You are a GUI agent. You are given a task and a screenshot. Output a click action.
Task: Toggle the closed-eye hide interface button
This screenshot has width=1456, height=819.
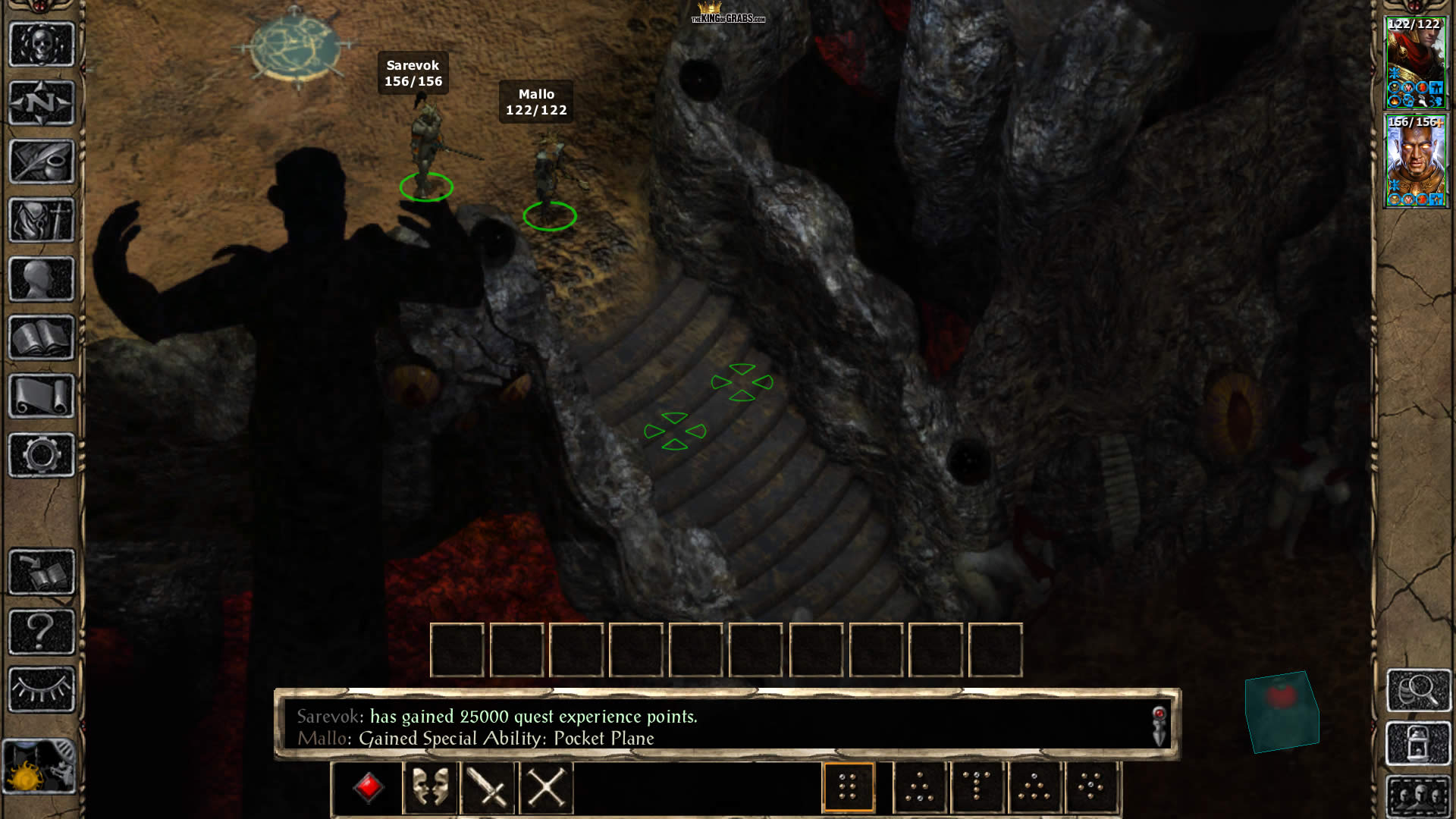(x=42, y=689)
